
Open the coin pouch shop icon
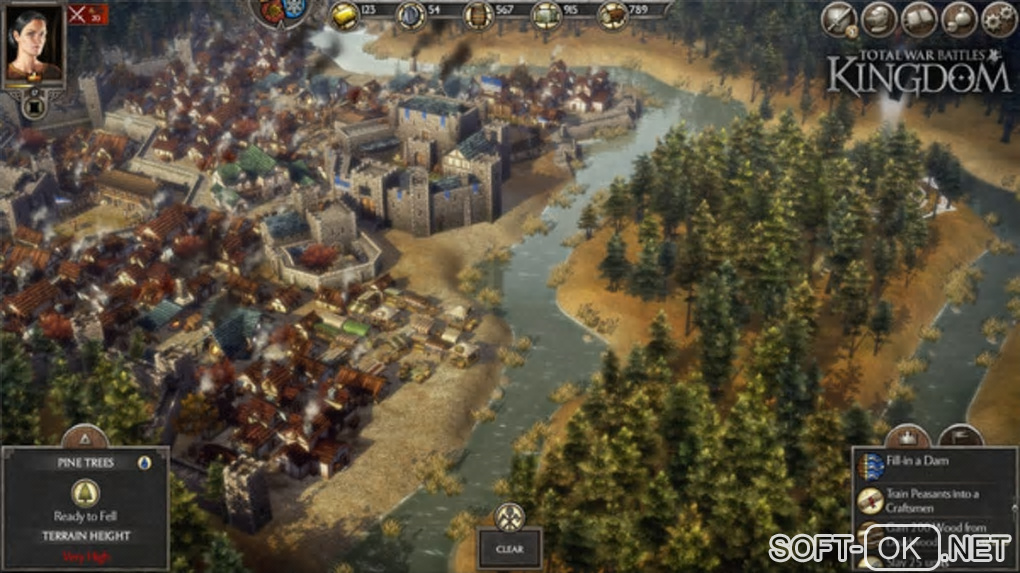click(960, 19)
